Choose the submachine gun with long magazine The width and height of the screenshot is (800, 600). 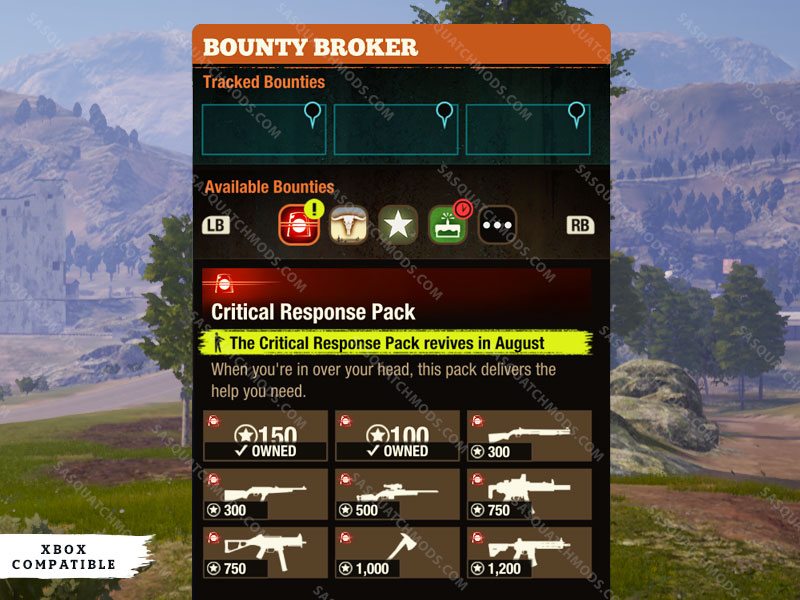(265, 553)
